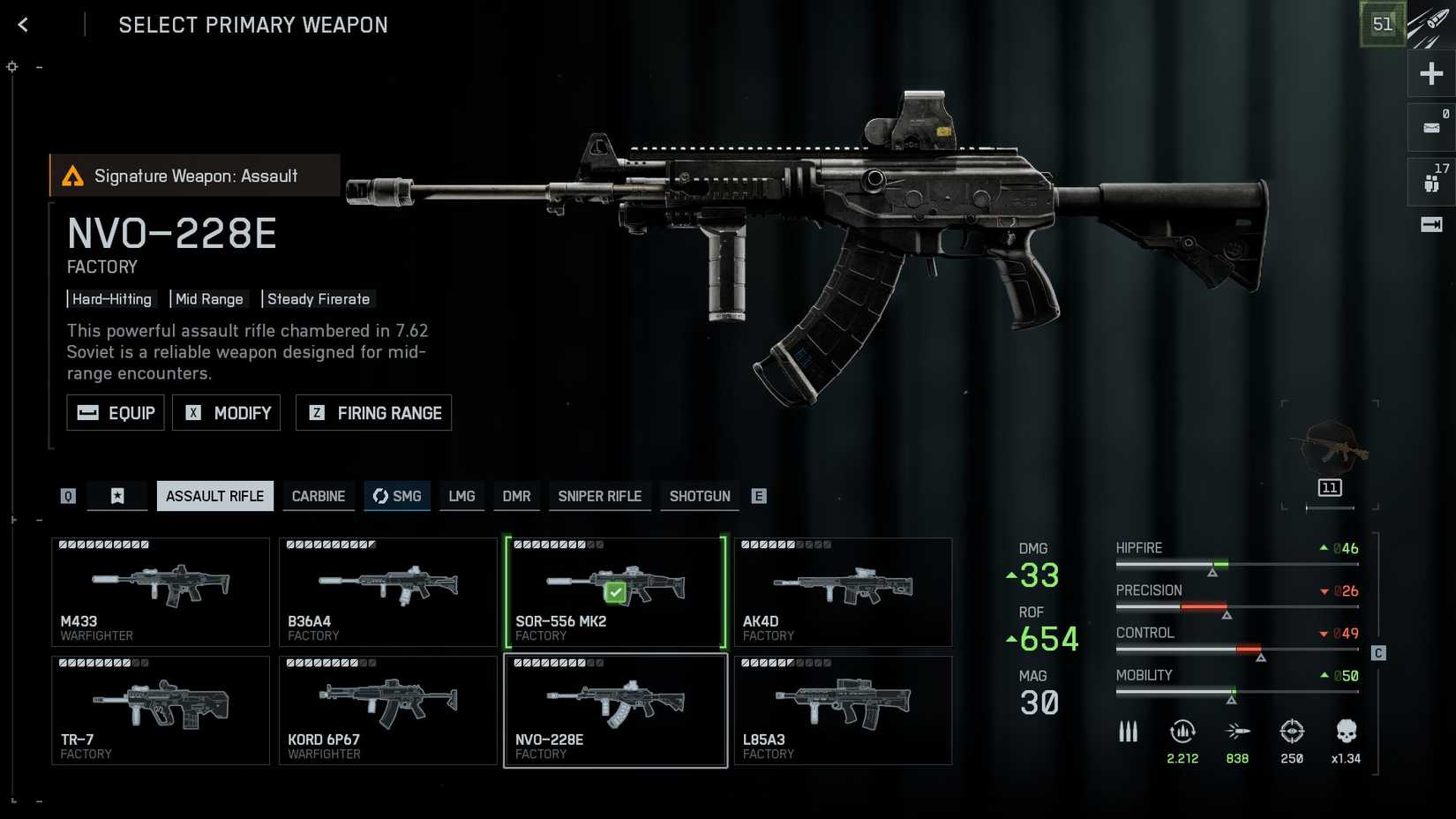Image resolution: width=1456 pixels, height=819 pixels.
Task: Pick the TR-7 Factory rifle tile
Action: pyautogui.click(x=161, y=710)
